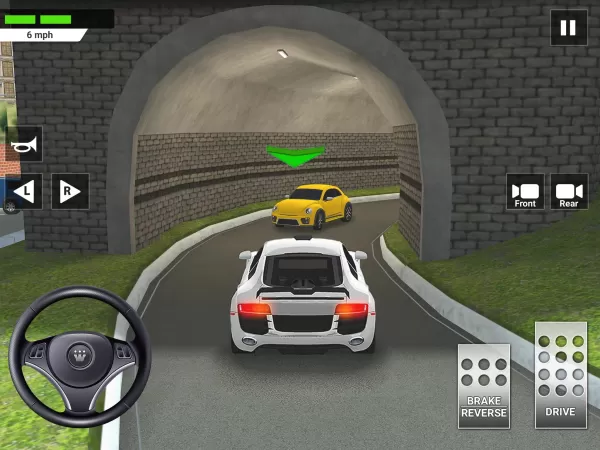
Task: Pause the game with the pause button
Action: pyautogui.click(x=568, y=28)
